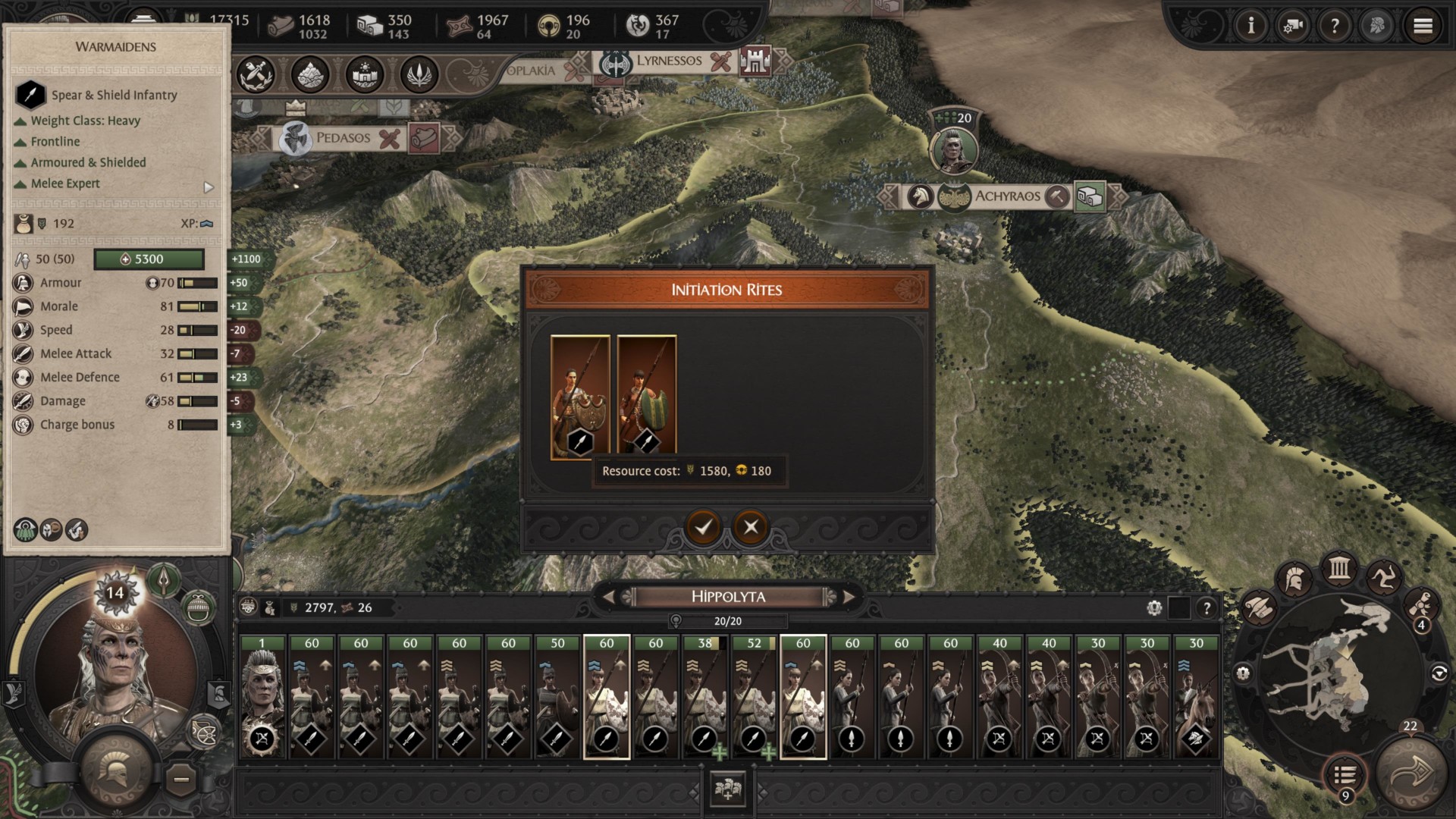
Task: Select the left Warmaidens card in Initiation Rites
Action: (x=580, y=397)
